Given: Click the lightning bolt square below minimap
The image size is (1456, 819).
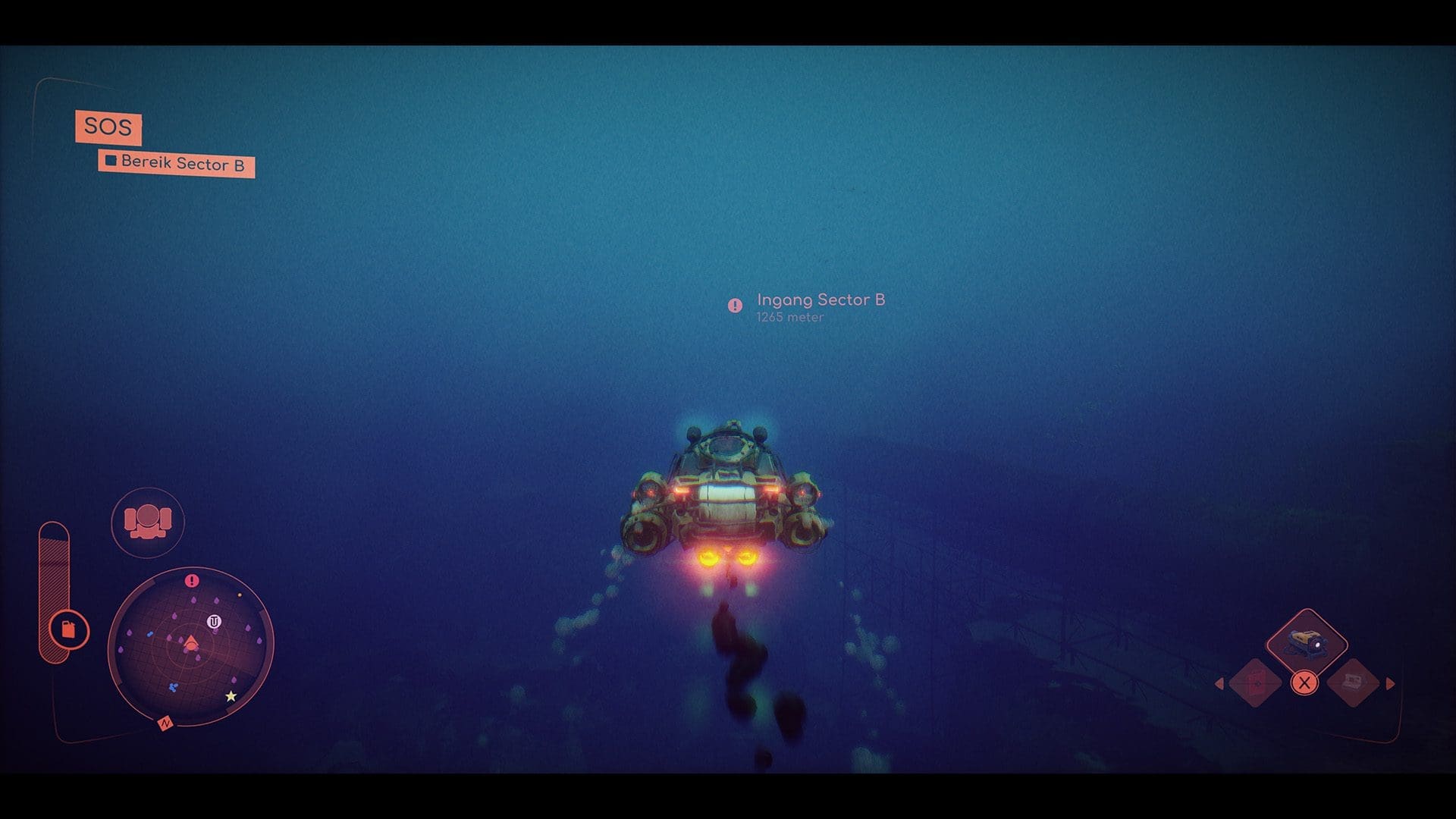Looking at the screenshot, I should click(165, 724).
